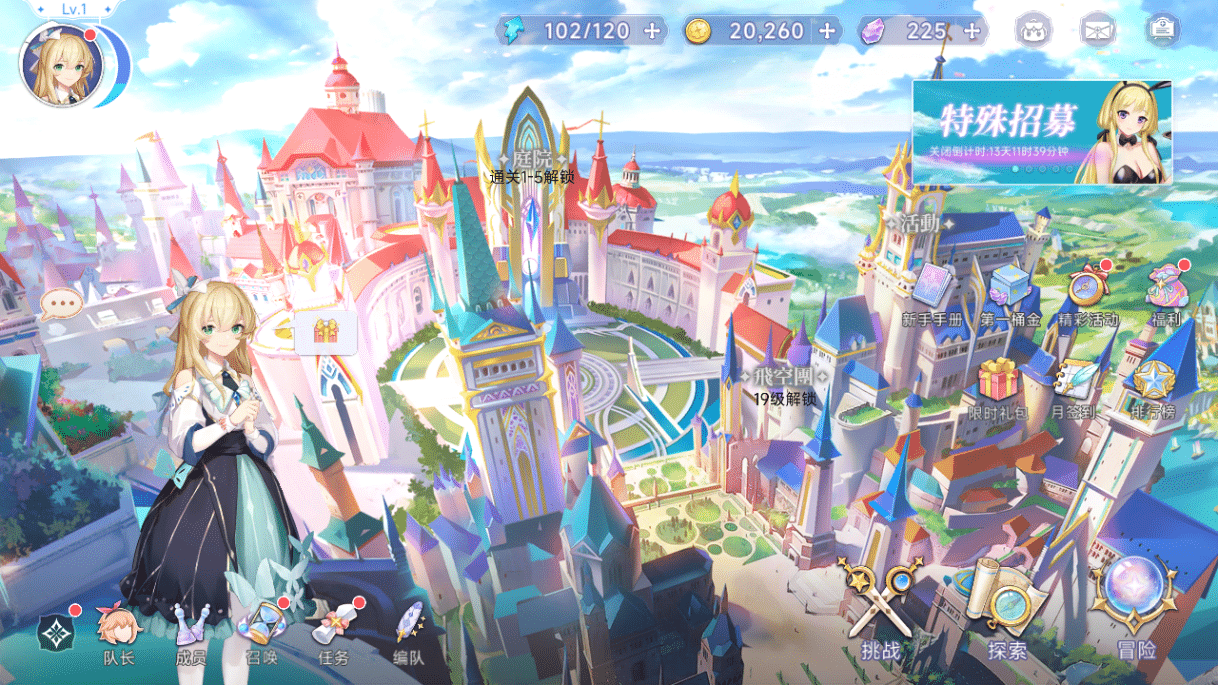
Task: Open the 特殊招募 recruitment banner
Action: pyautogui.click(x=1041, y=133)
